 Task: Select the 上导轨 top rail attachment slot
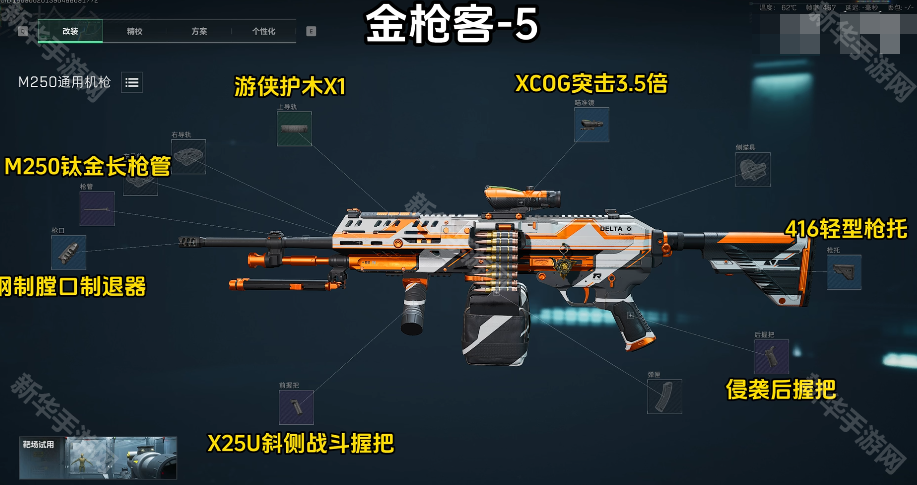click(x=294, y=129)
